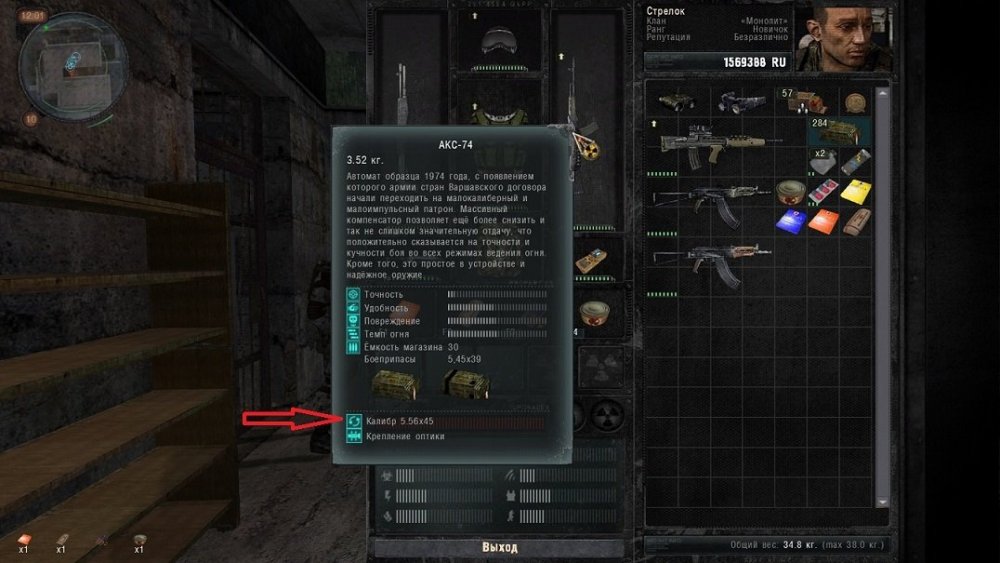Select the round medal item in inventory
Viewport: 1000px width, 563px height.
(x=853, y=101)
